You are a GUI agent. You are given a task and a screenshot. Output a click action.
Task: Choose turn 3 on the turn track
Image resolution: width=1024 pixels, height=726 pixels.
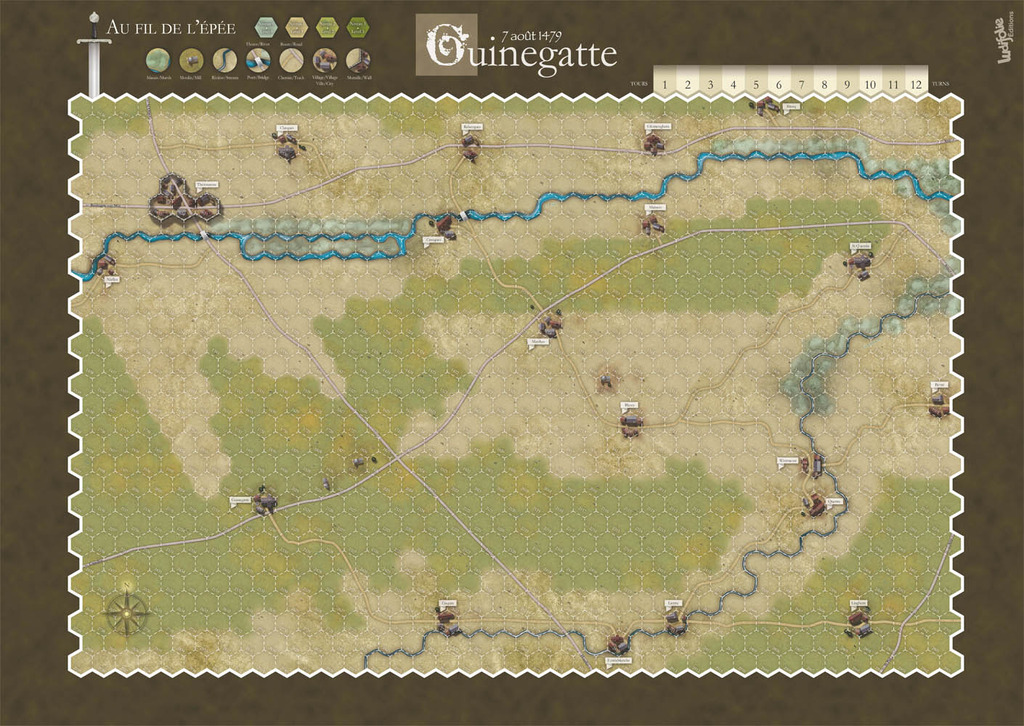click(x=710, y=84)
